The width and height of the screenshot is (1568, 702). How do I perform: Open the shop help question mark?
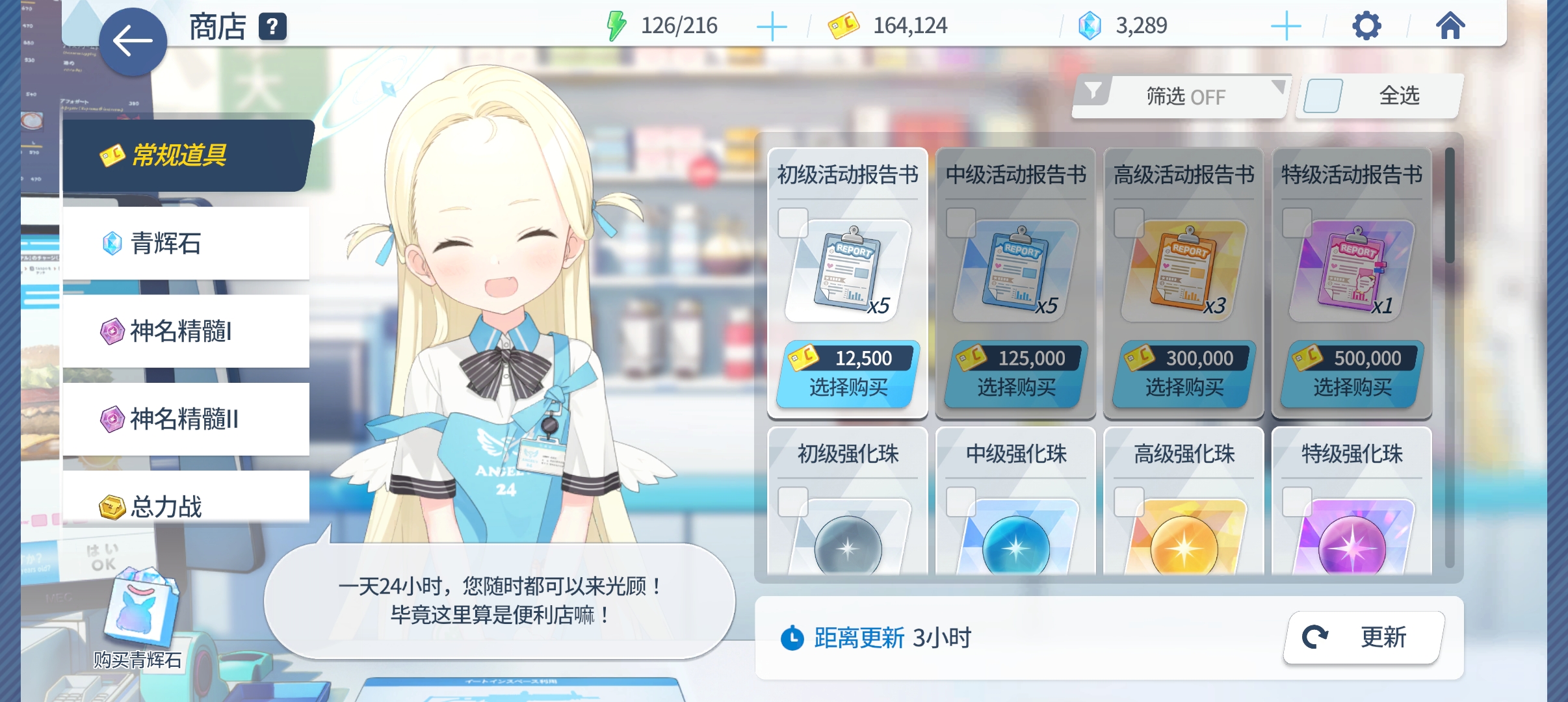(273, 27)
